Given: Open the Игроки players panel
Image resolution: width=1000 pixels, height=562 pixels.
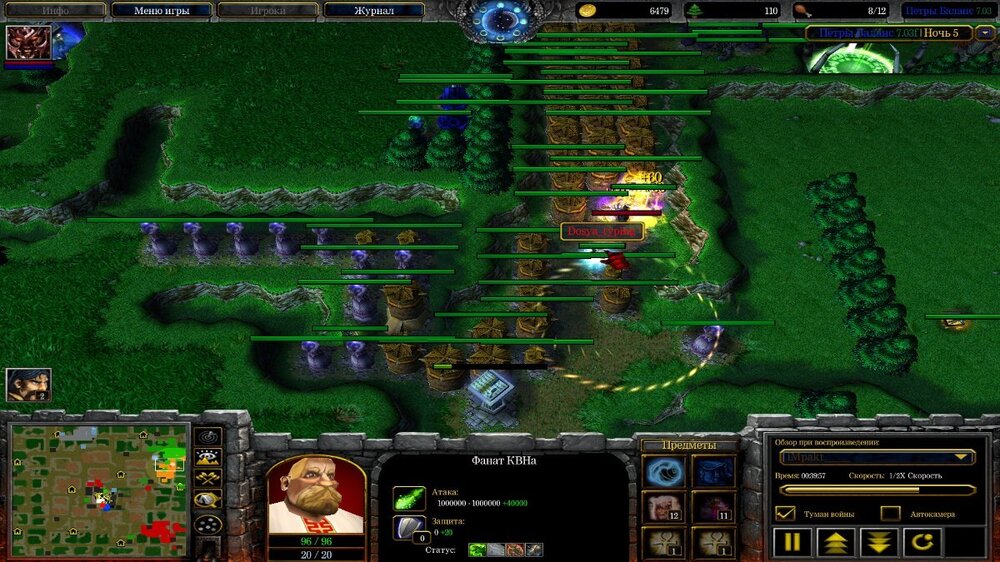Looking at the screenshot, I should point(268,10).
